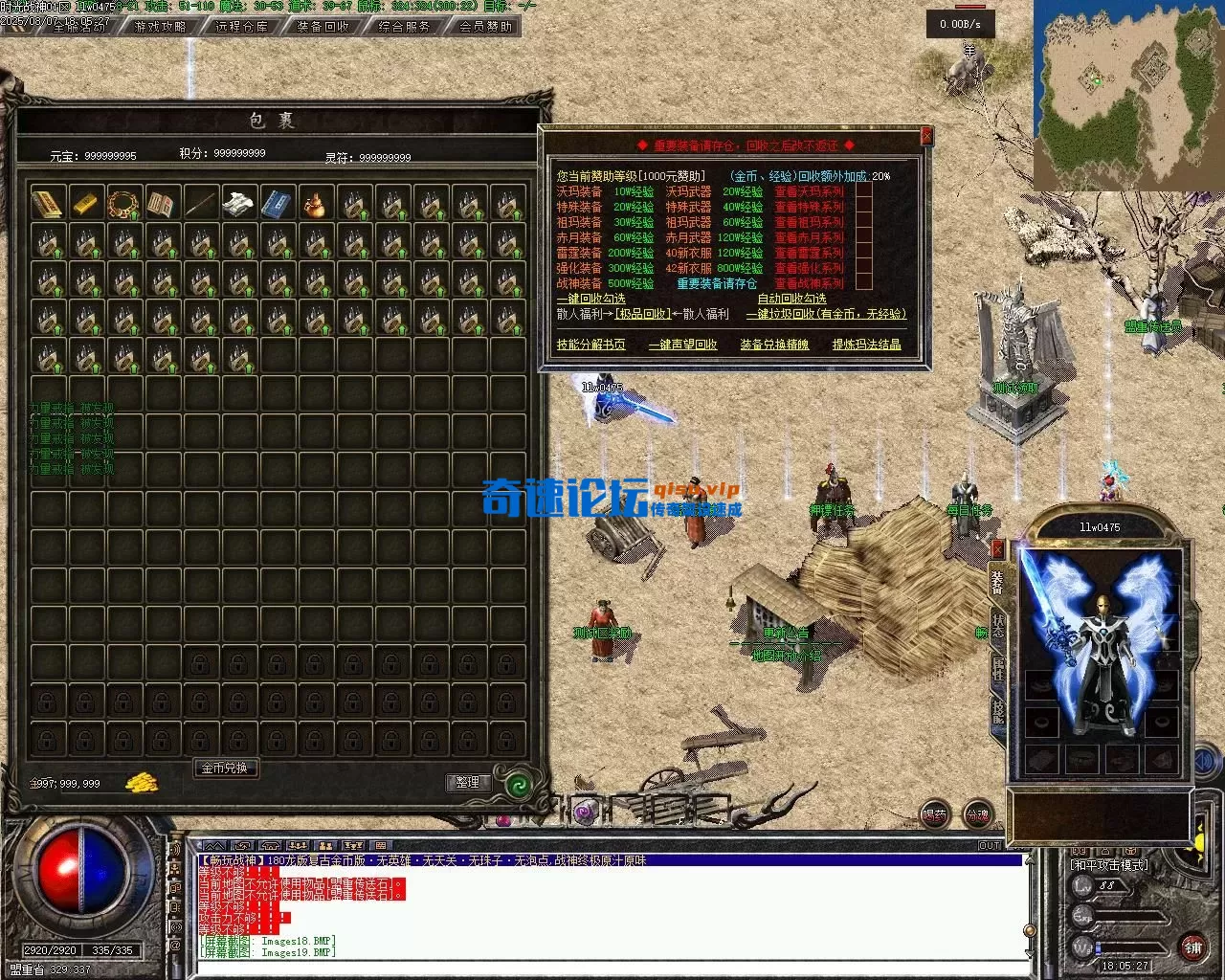Select the gold bar inventory item
This screenshot has height=980, width=1225.
86,203
